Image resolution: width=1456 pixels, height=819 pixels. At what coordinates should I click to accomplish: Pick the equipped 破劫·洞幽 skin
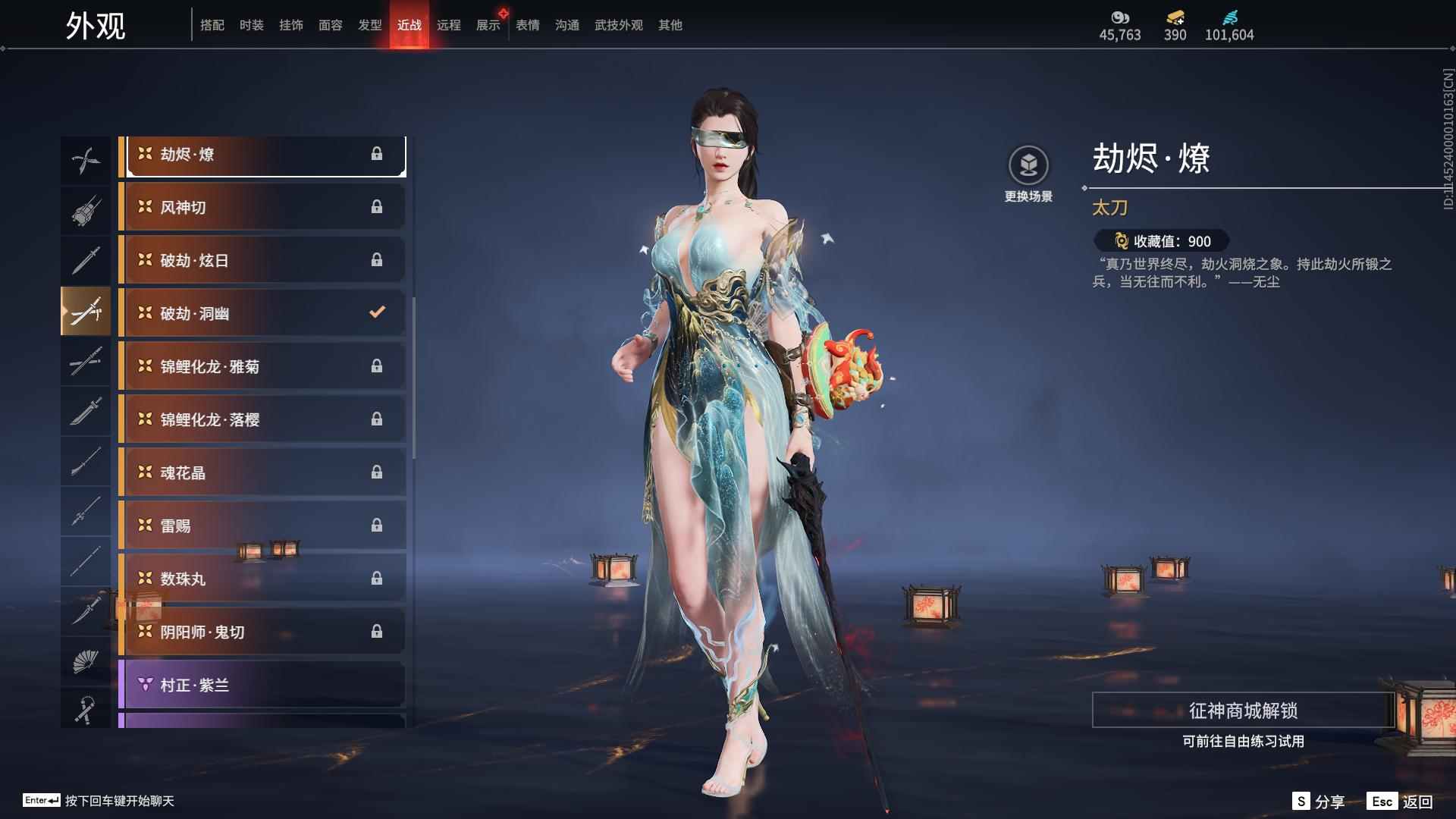[262, 313]
